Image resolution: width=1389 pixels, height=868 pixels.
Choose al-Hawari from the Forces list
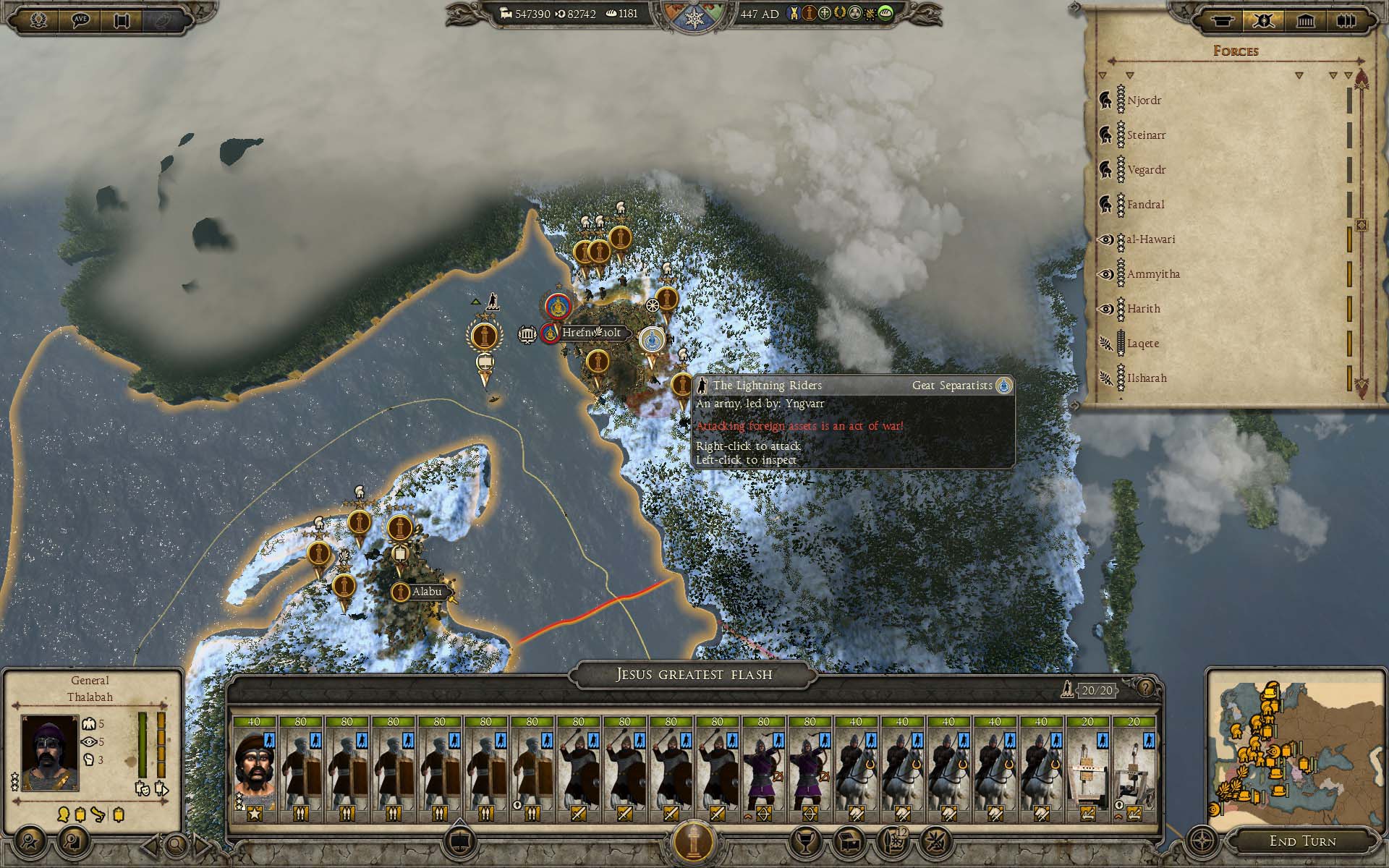point(1151,239)
